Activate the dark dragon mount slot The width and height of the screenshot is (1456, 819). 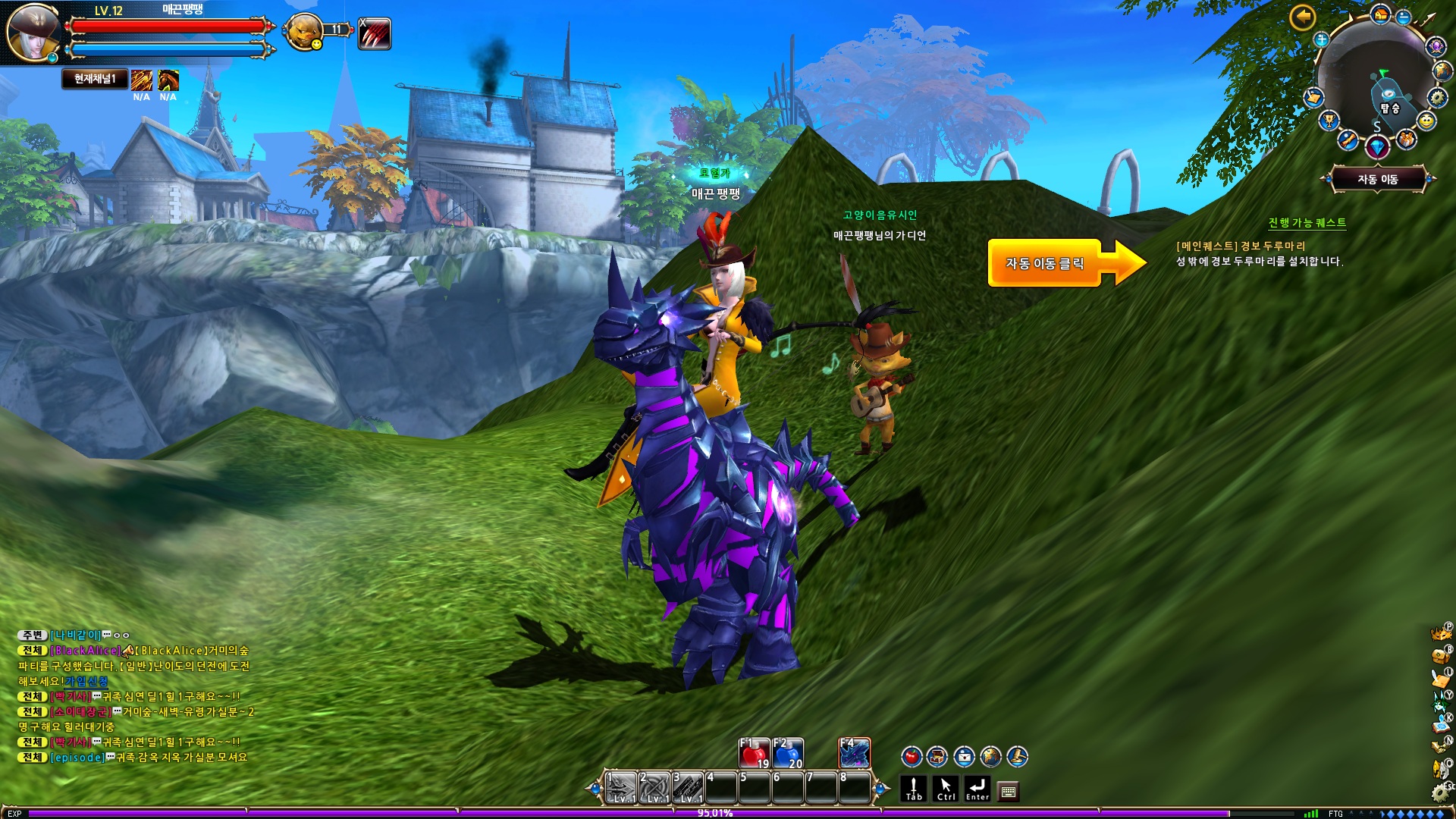click(x=855, y=753)
